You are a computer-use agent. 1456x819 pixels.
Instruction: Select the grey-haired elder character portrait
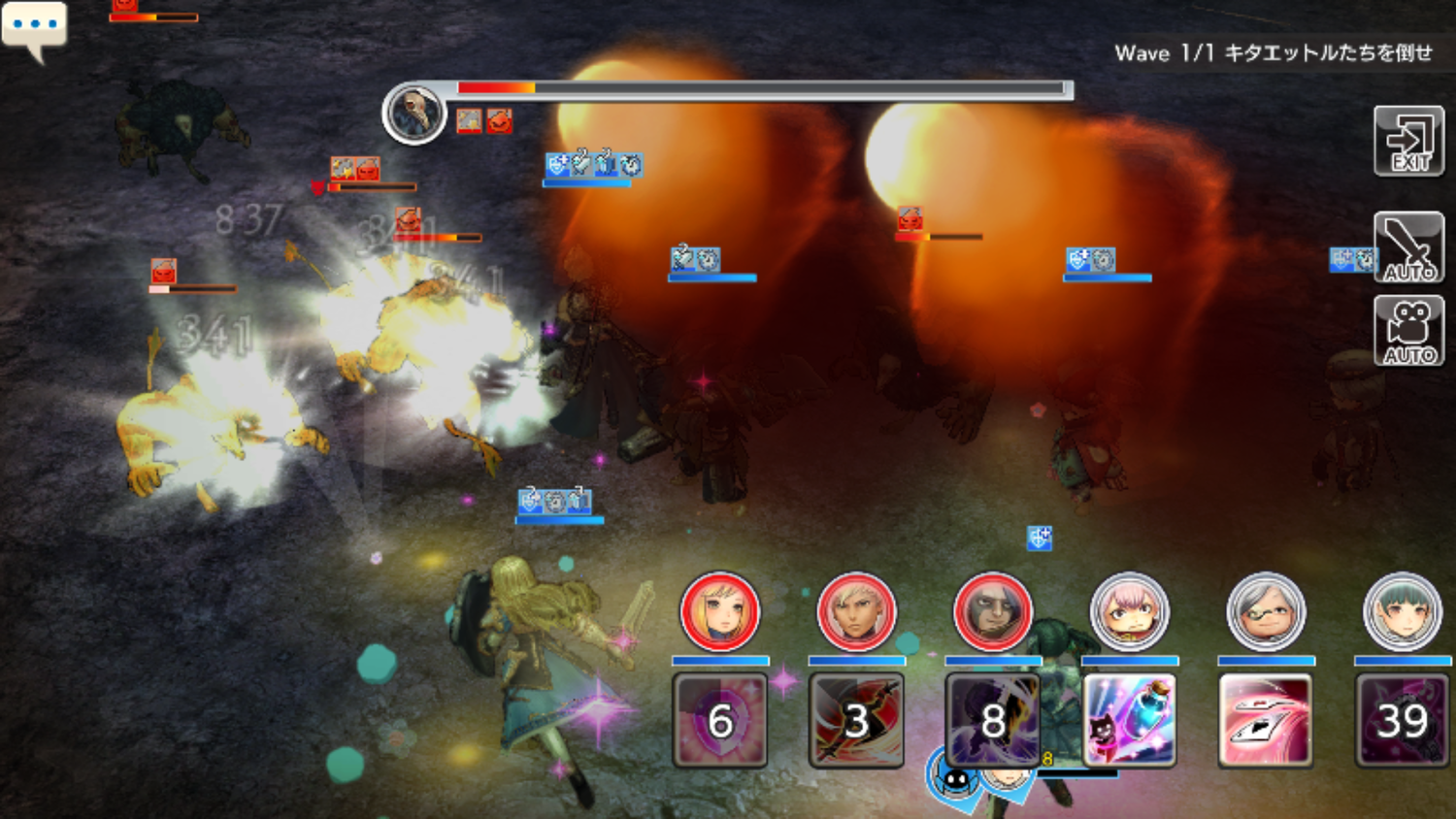(x=1266, y=611)
